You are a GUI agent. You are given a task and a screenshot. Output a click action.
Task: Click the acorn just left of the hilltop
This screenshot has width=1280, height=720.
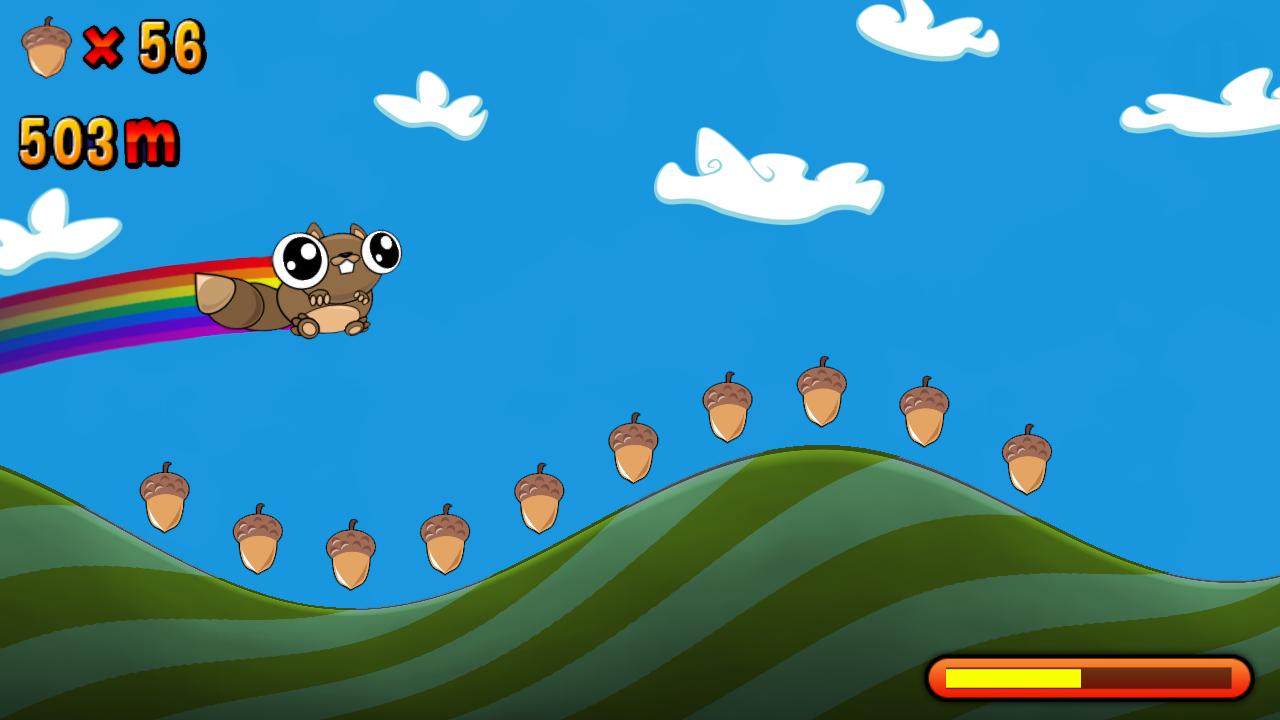tap(725, 410)
